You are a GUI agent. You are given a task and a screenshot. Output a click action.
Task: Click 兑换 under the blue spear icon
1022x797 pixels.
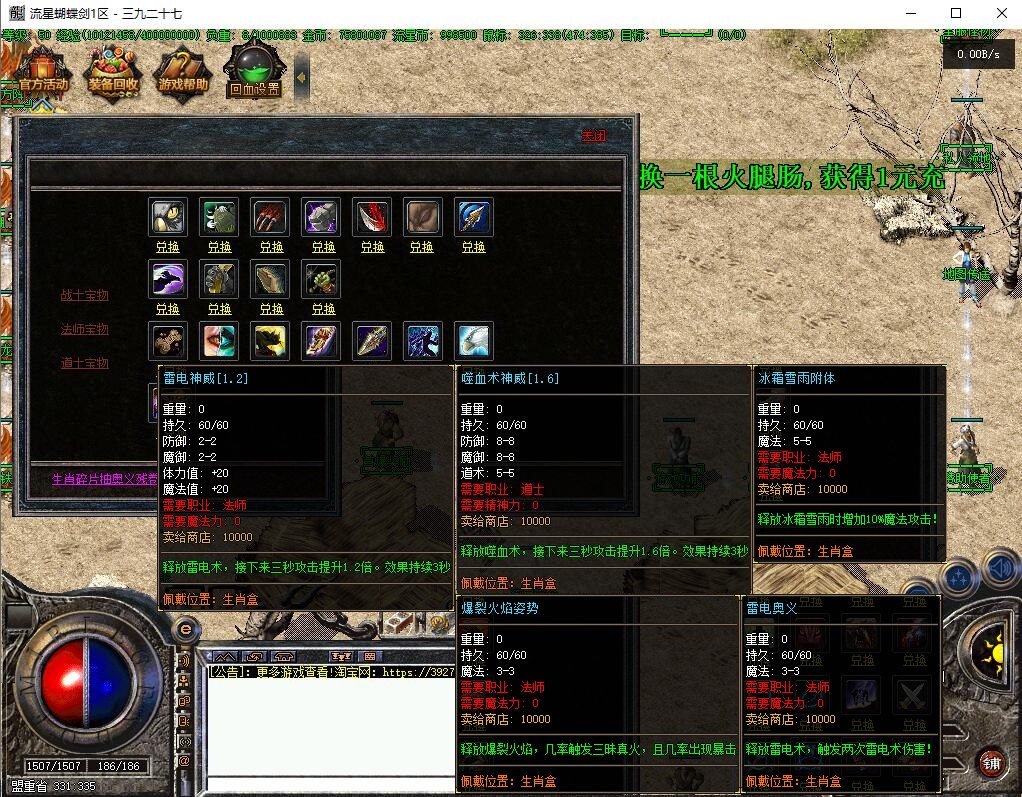tap(474, 247)
